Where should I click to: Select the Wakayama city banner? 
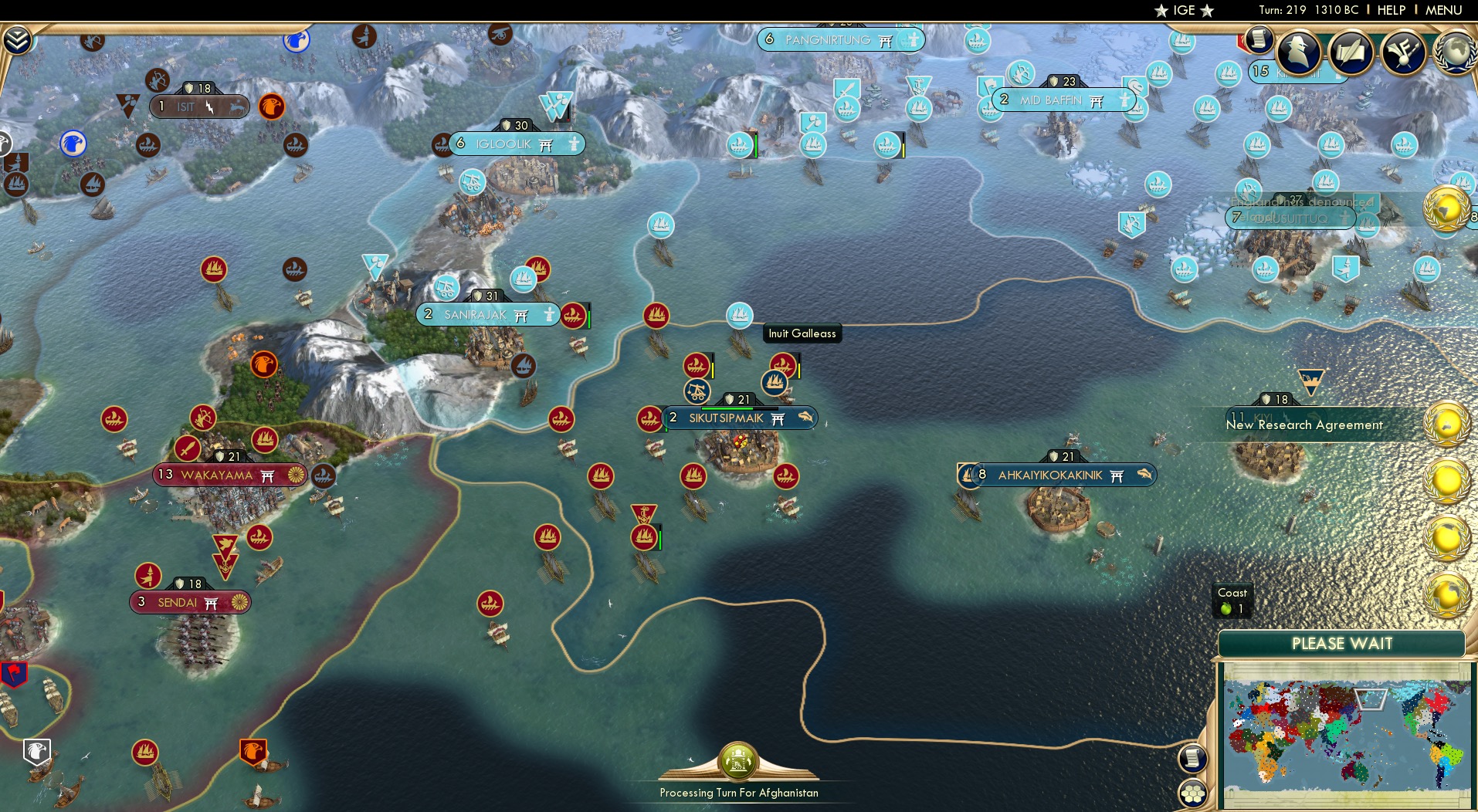coord(216,475)
